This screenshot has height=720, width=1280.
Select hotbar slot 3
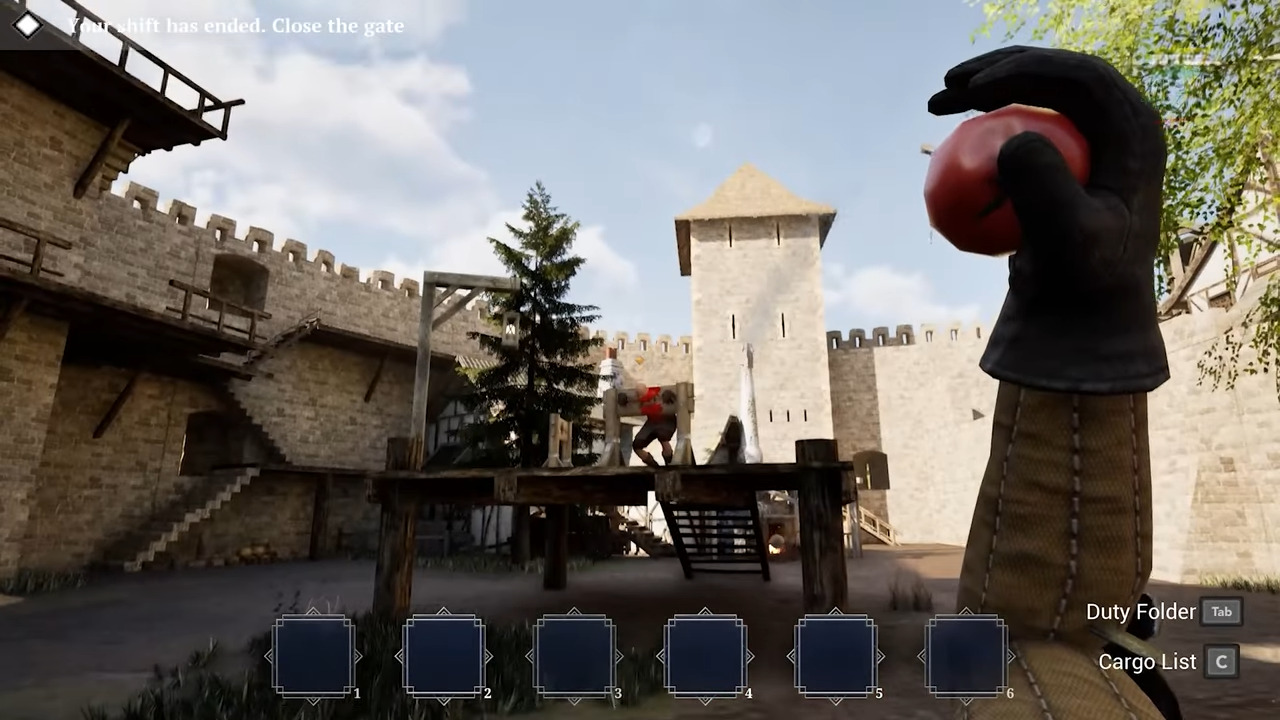pos(575,655)
